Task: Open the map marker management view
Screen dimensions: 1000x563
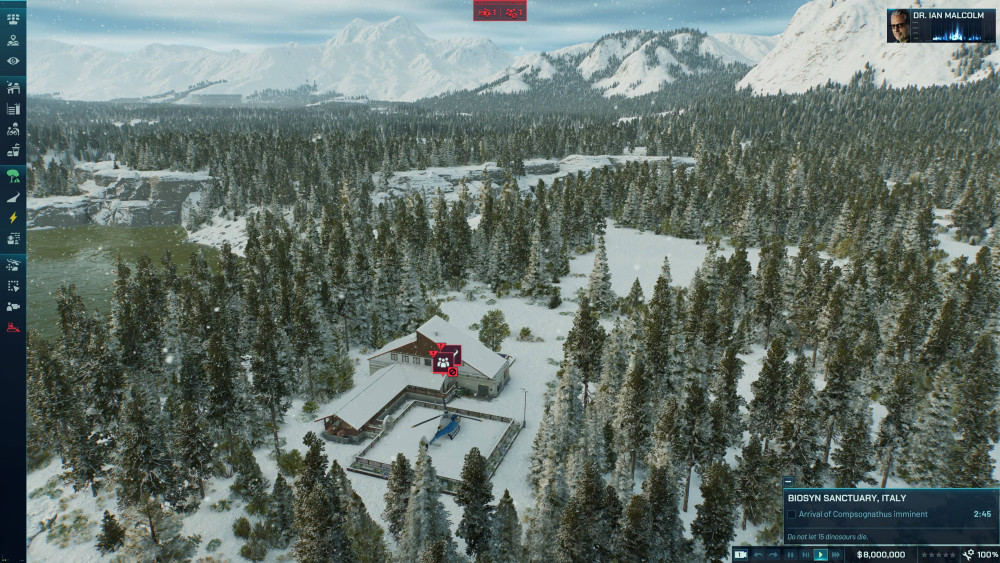Action: [13, 40]
